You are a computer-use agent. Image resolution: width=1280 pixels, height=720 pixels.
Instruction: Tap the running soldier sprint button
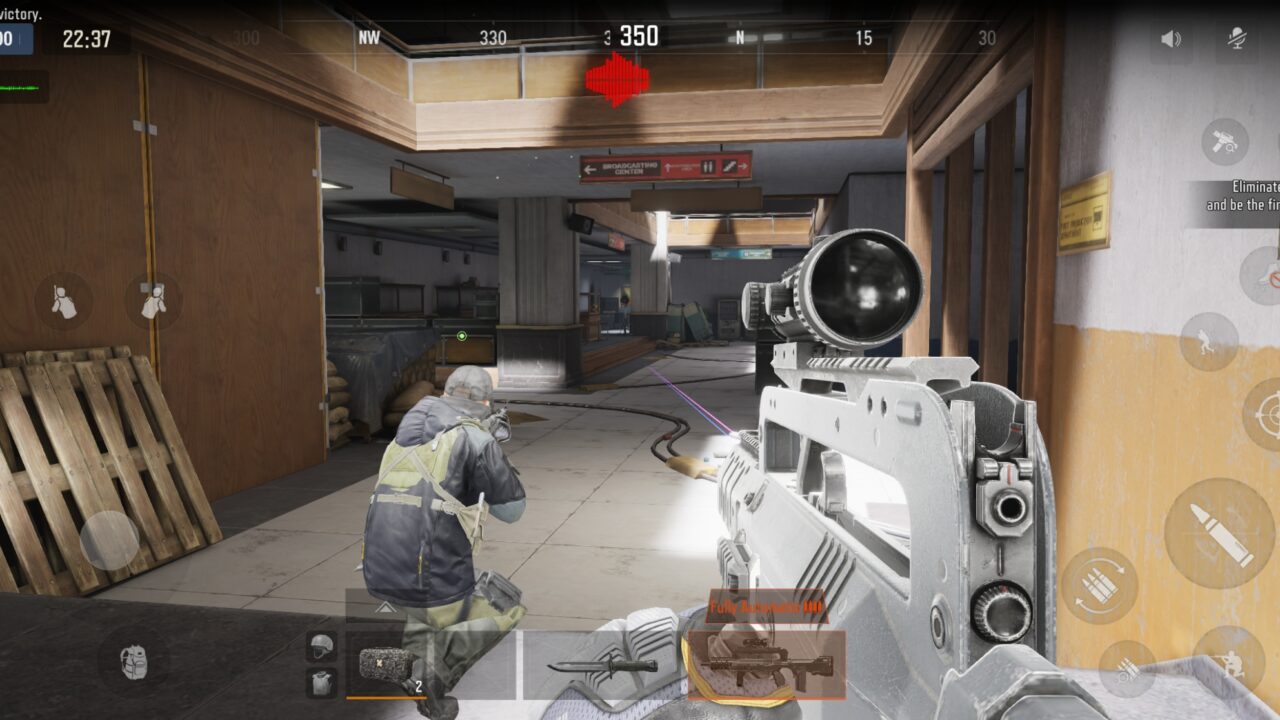1209,342
